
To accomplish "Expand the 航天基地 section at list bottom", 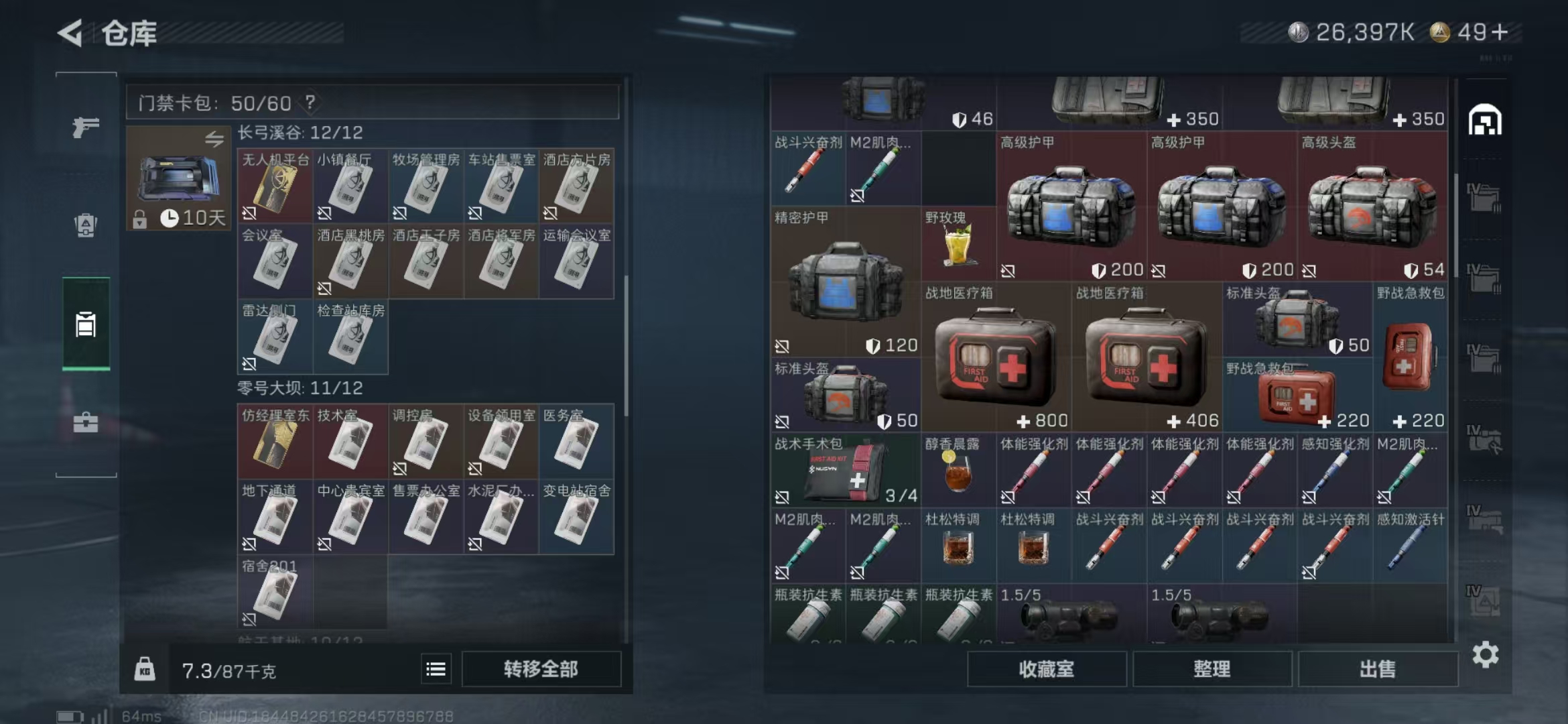I will pyautogui.click(x=301, y=642).
